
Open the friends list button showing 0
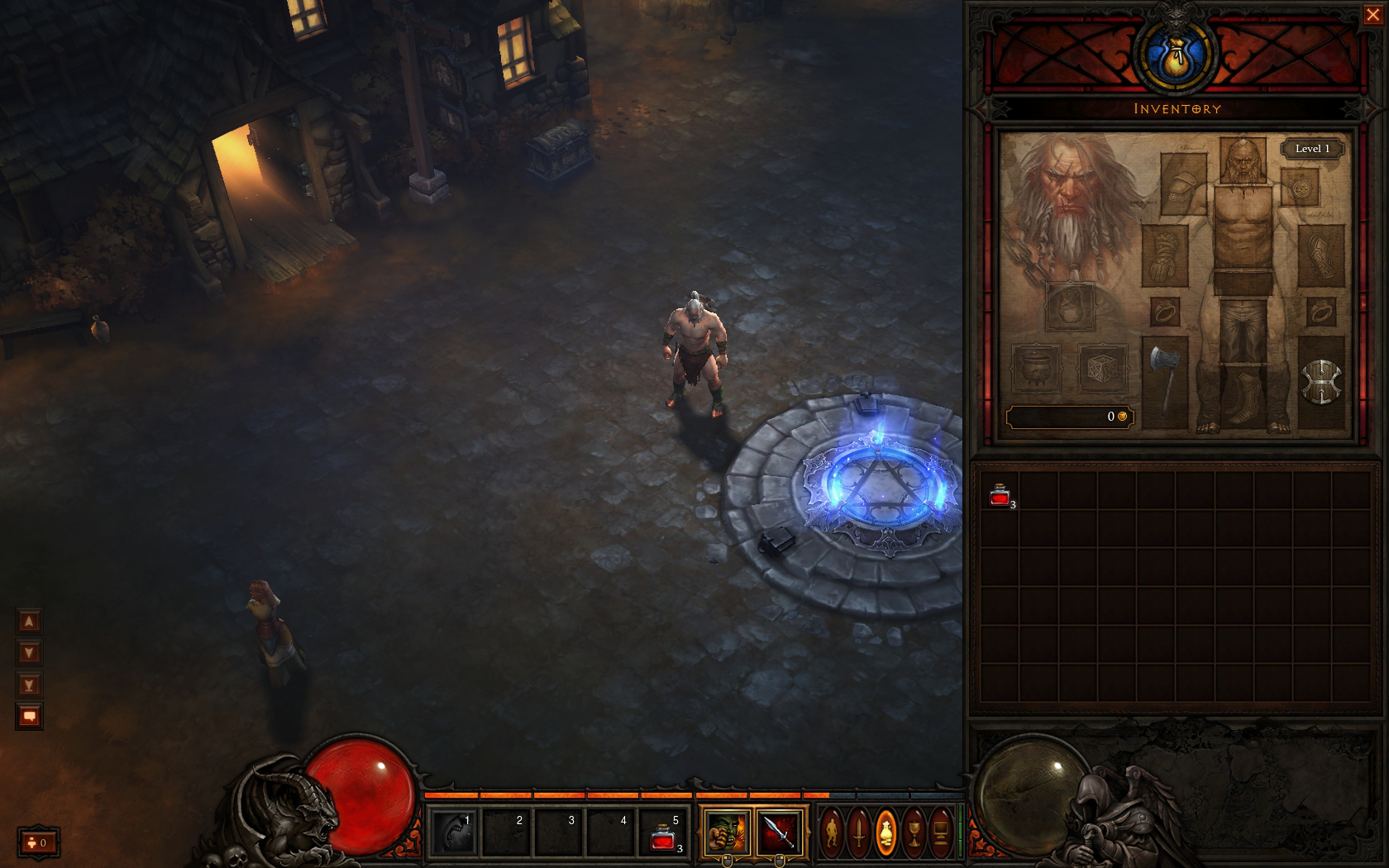tap(38, 842)
